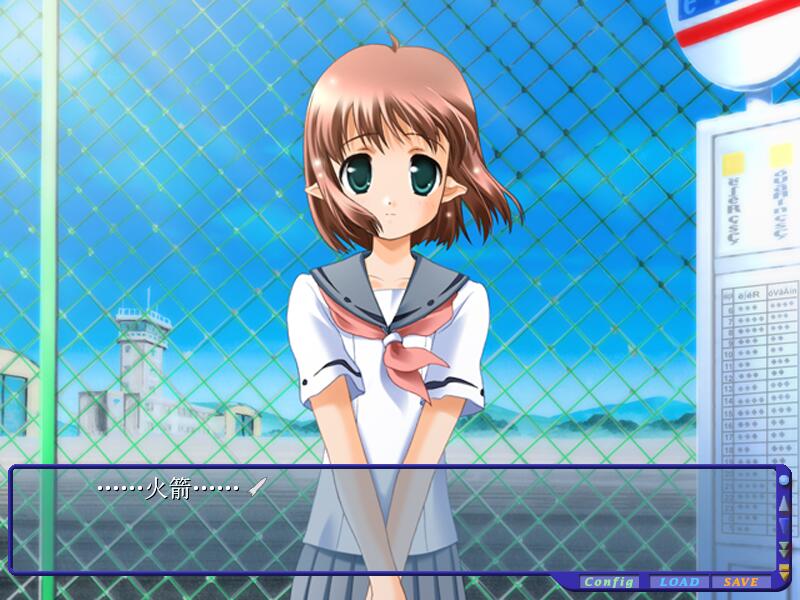
Task: Open the SAVE screen
Action: [x=741, y=582]
